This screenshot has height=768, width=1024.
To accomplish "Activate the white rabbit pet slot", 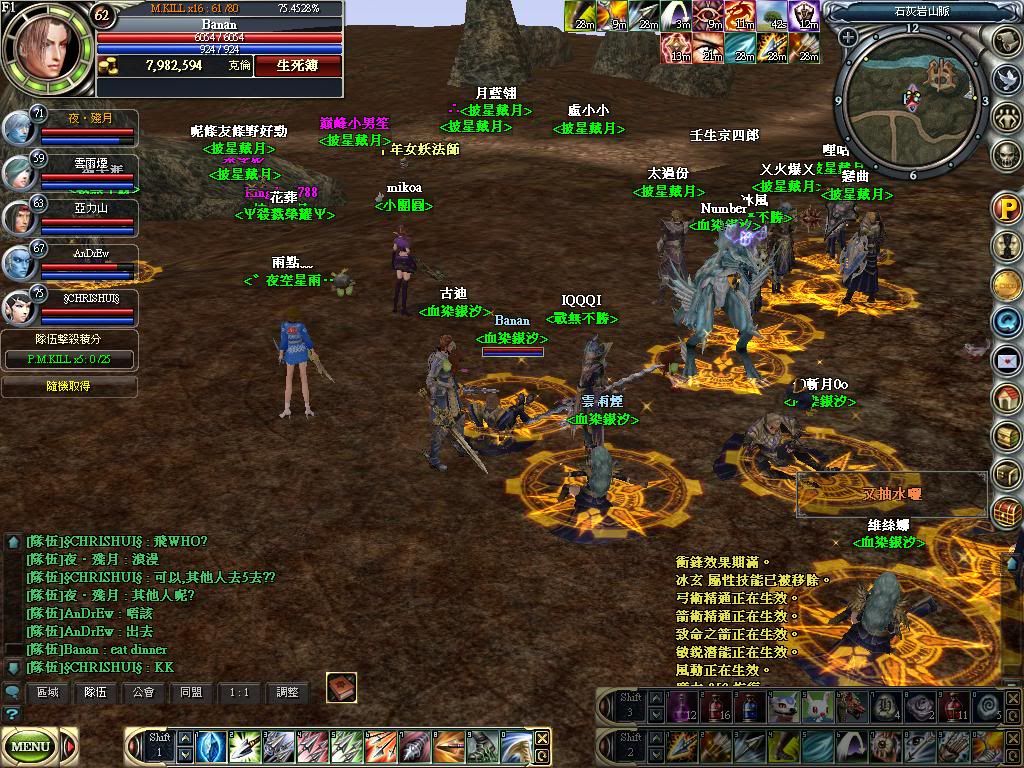I will [x=819, y=707].
